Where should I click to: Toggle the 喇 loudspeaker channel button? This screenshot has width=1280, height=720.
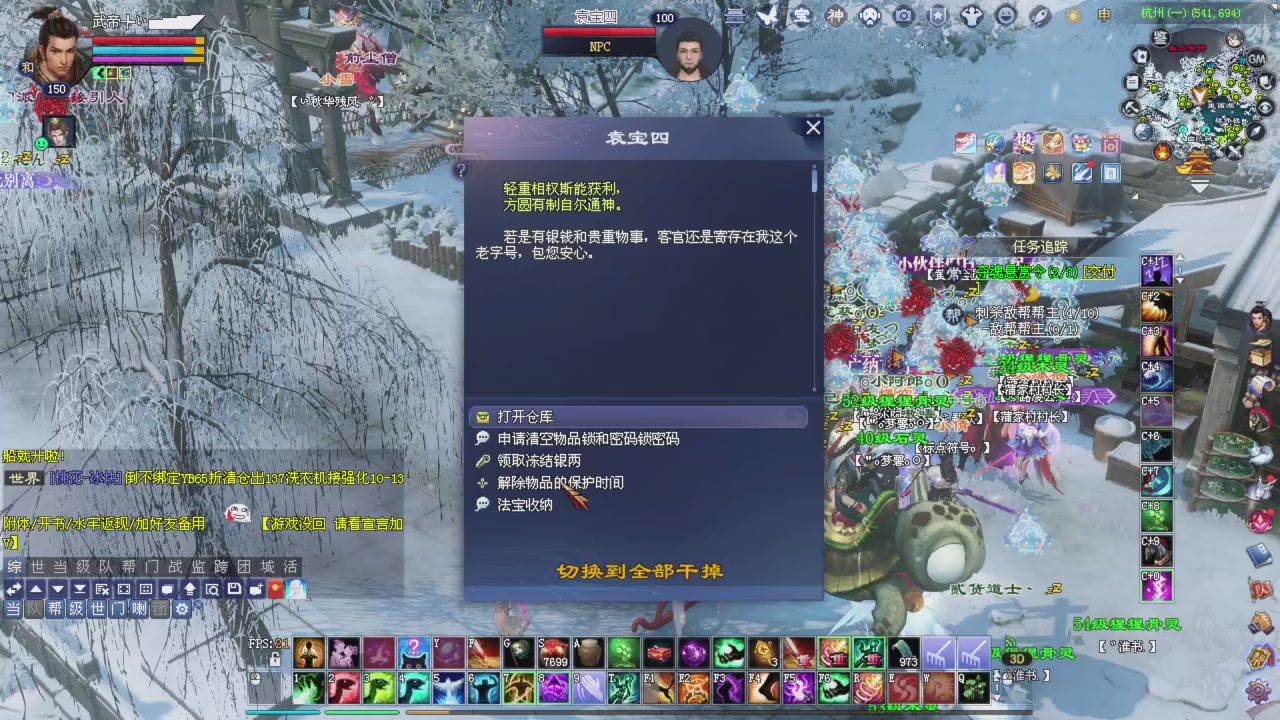pyautogui.click(x=138, y=609)
